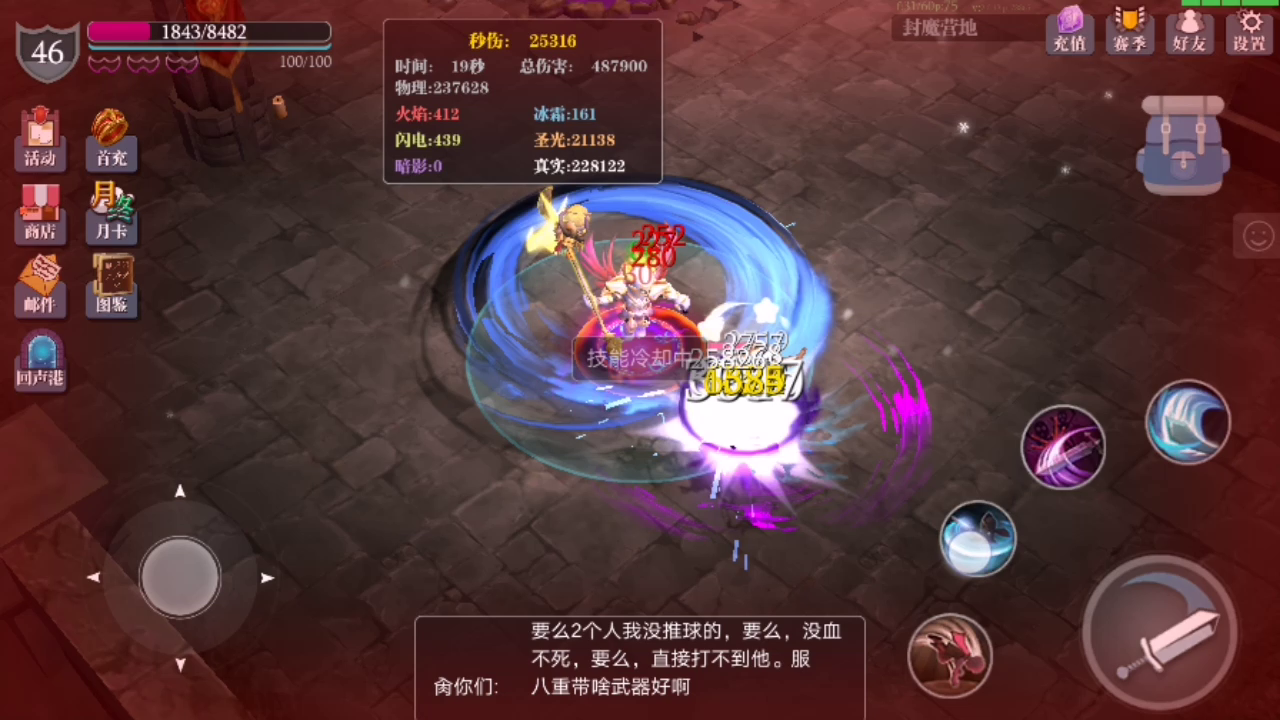Viewport: 1280px width, 720px height.
Task: Tap the movement joystick
Action: coord(180,578)
